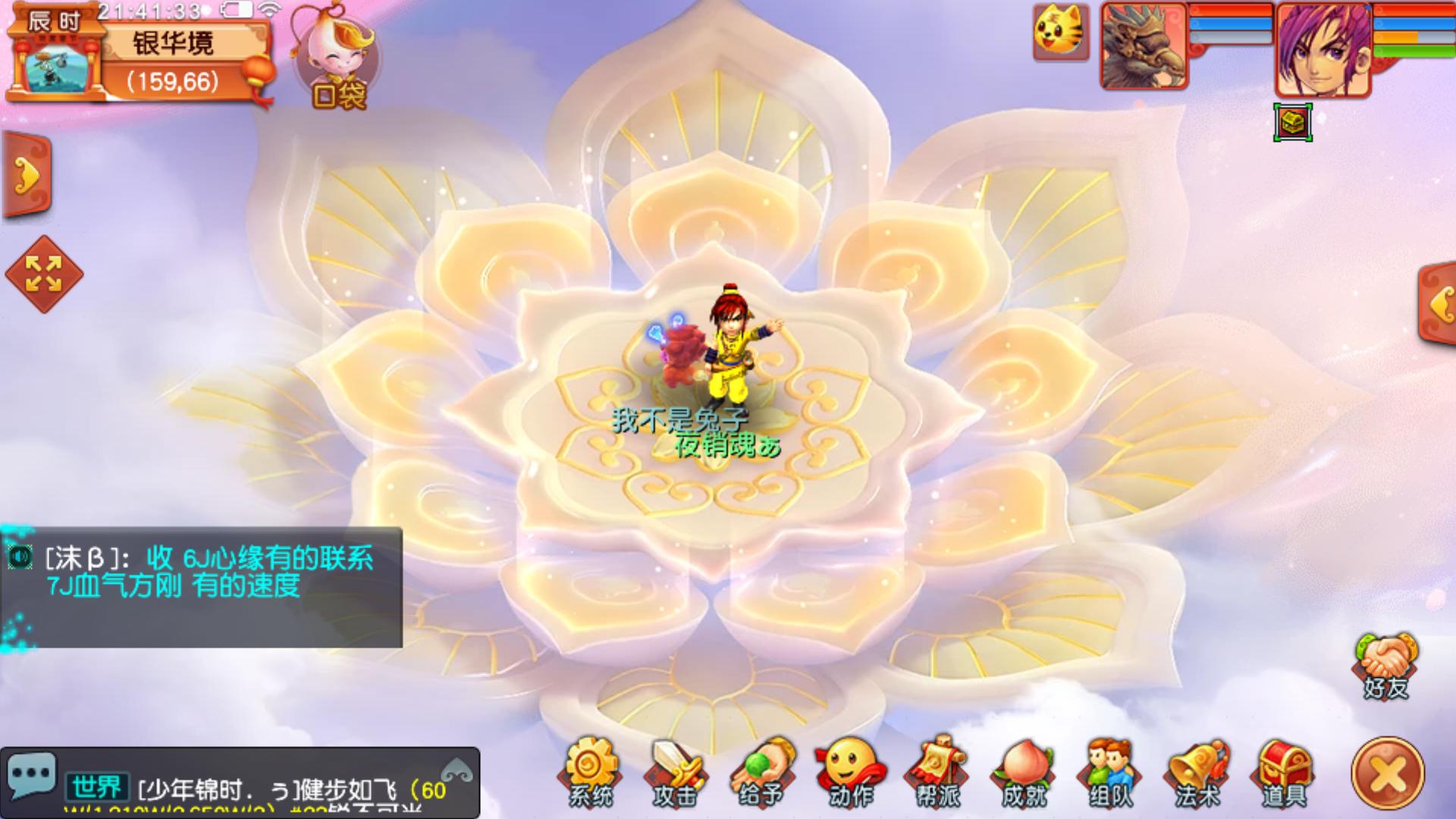Close the bottom menu with the X button
This screenshot has height=819, width=1456.
(x=1388, y=773)
